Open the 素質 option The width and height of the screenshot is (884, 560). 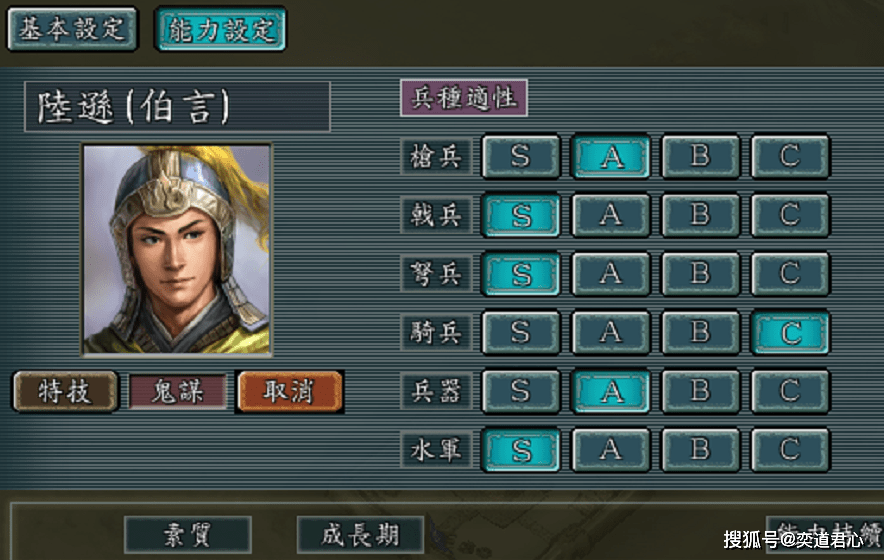187,535
